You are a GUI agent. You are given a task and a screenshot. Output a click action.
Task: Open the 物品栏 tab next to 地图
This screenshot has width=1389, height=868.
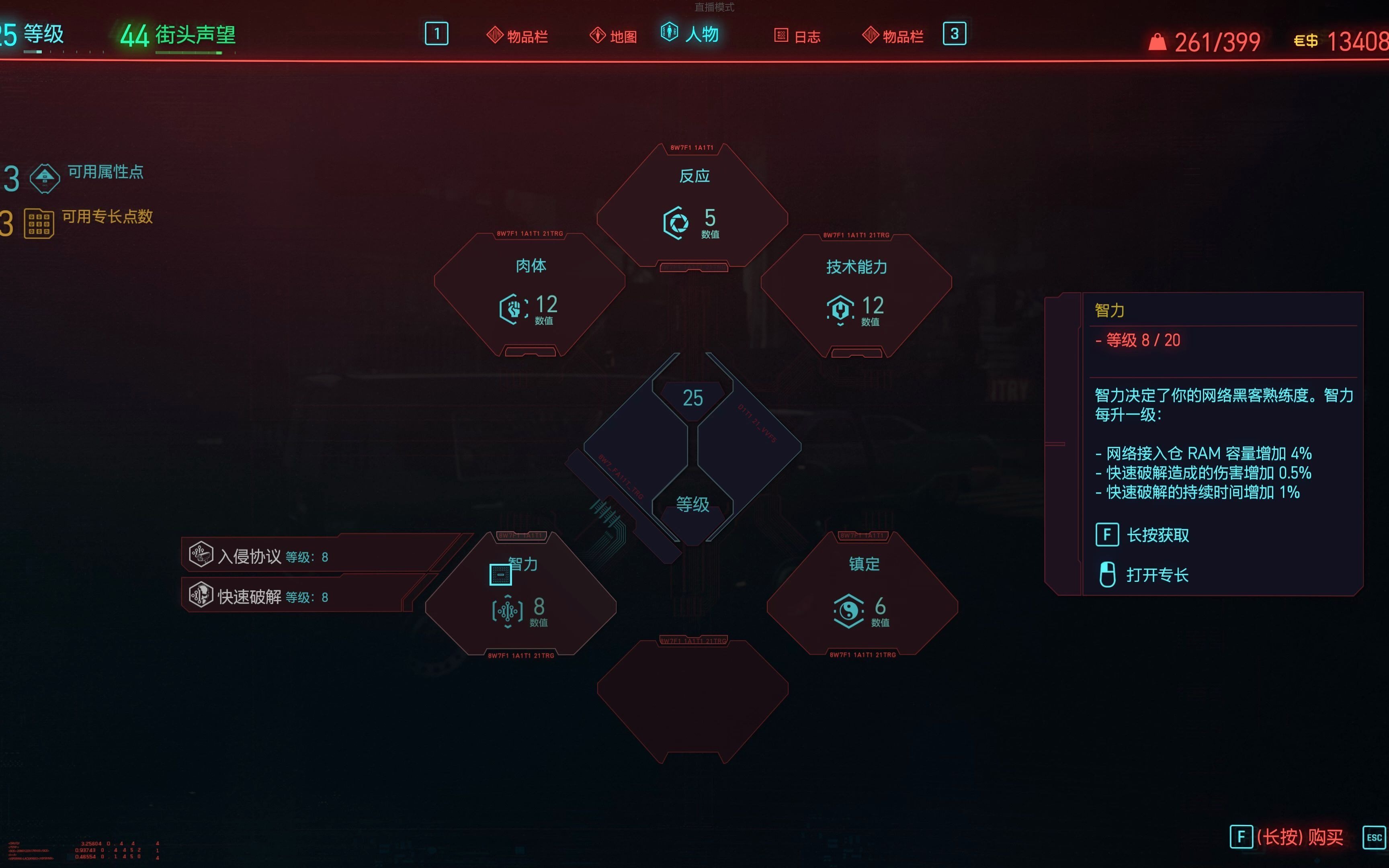pos(518,36)
